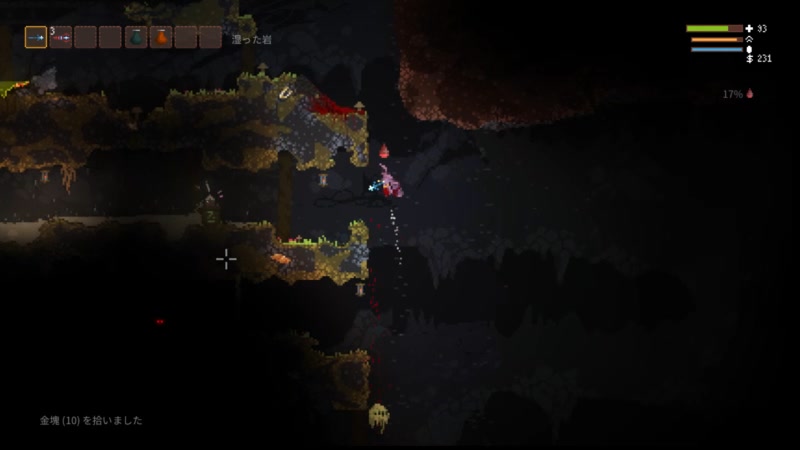Choose the orange potion flask slot
Viewport: 800px width, 450px height.
160,38
